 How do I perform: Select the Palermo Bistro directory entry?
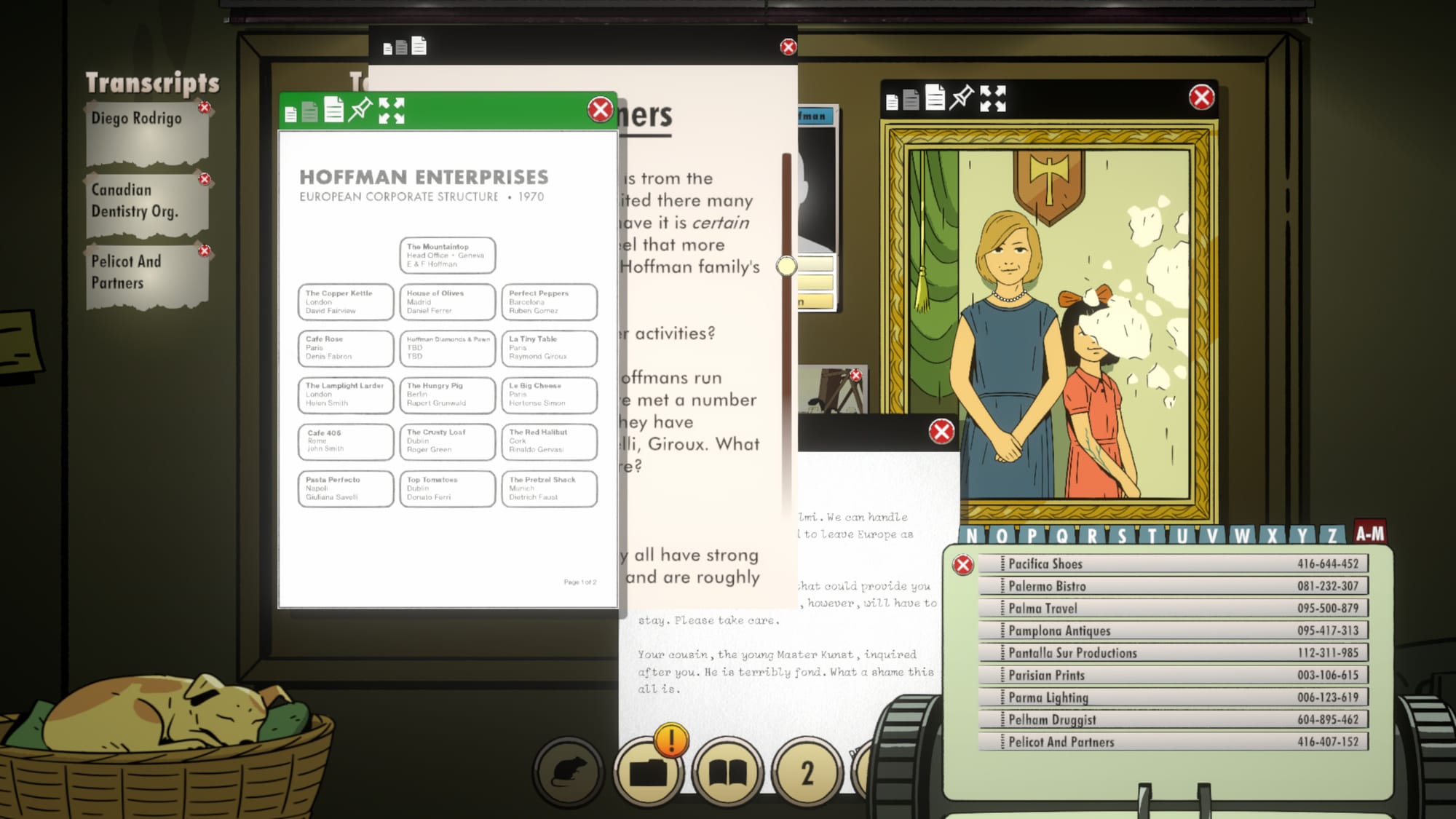(1174, 586)
